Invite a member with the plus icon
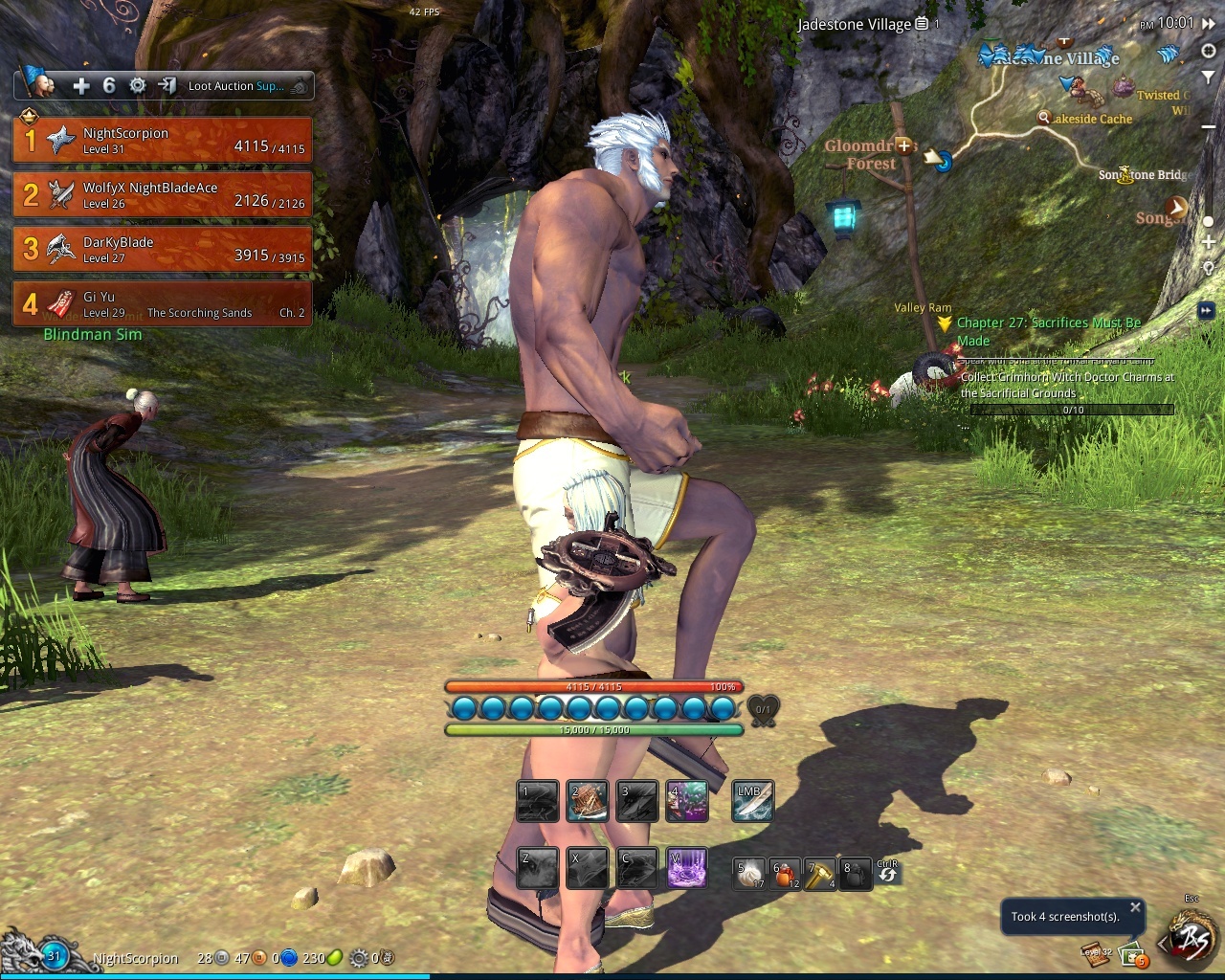Image resolution: width=1225 pixels, height=980 pixels. pos(81,86)
